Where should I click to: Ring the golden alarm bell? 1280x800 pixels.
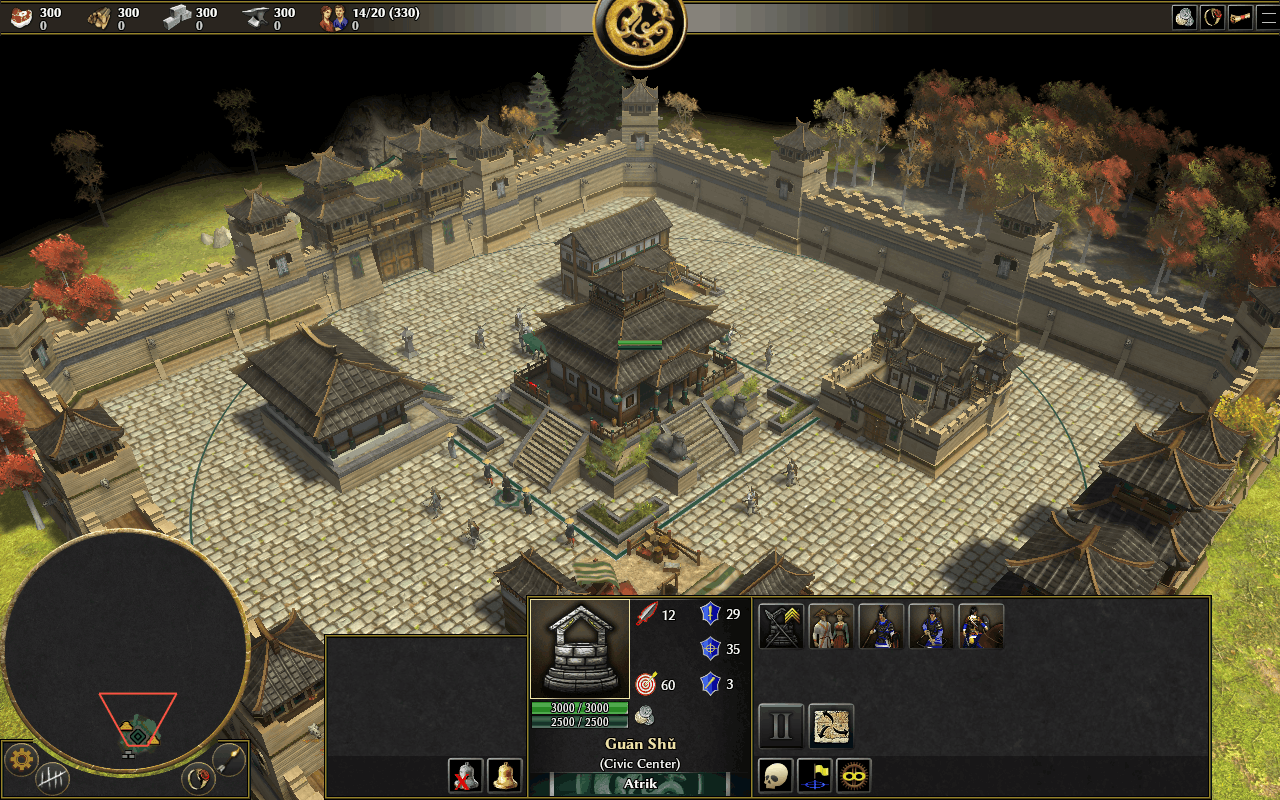505,775
